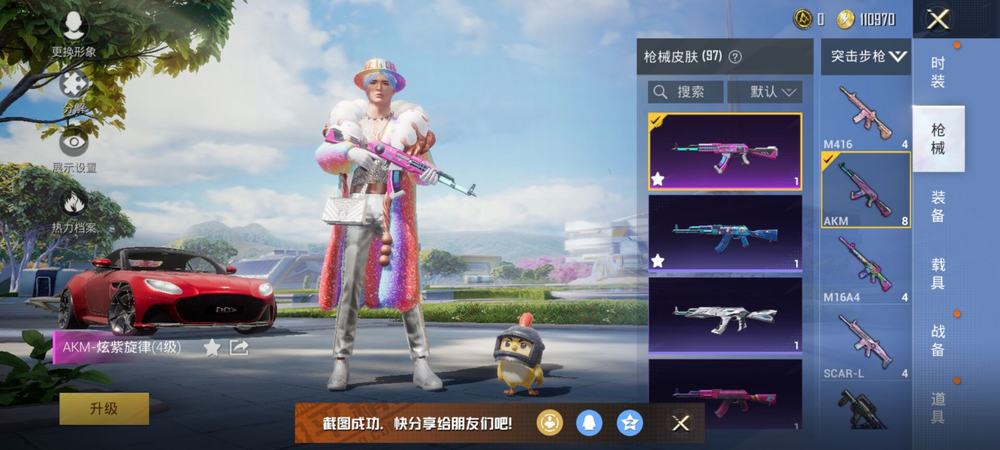This screenshot has width=1000, height=450.
Task: Dismiss the screenshot share banner
Action: (x=681, y=423)
